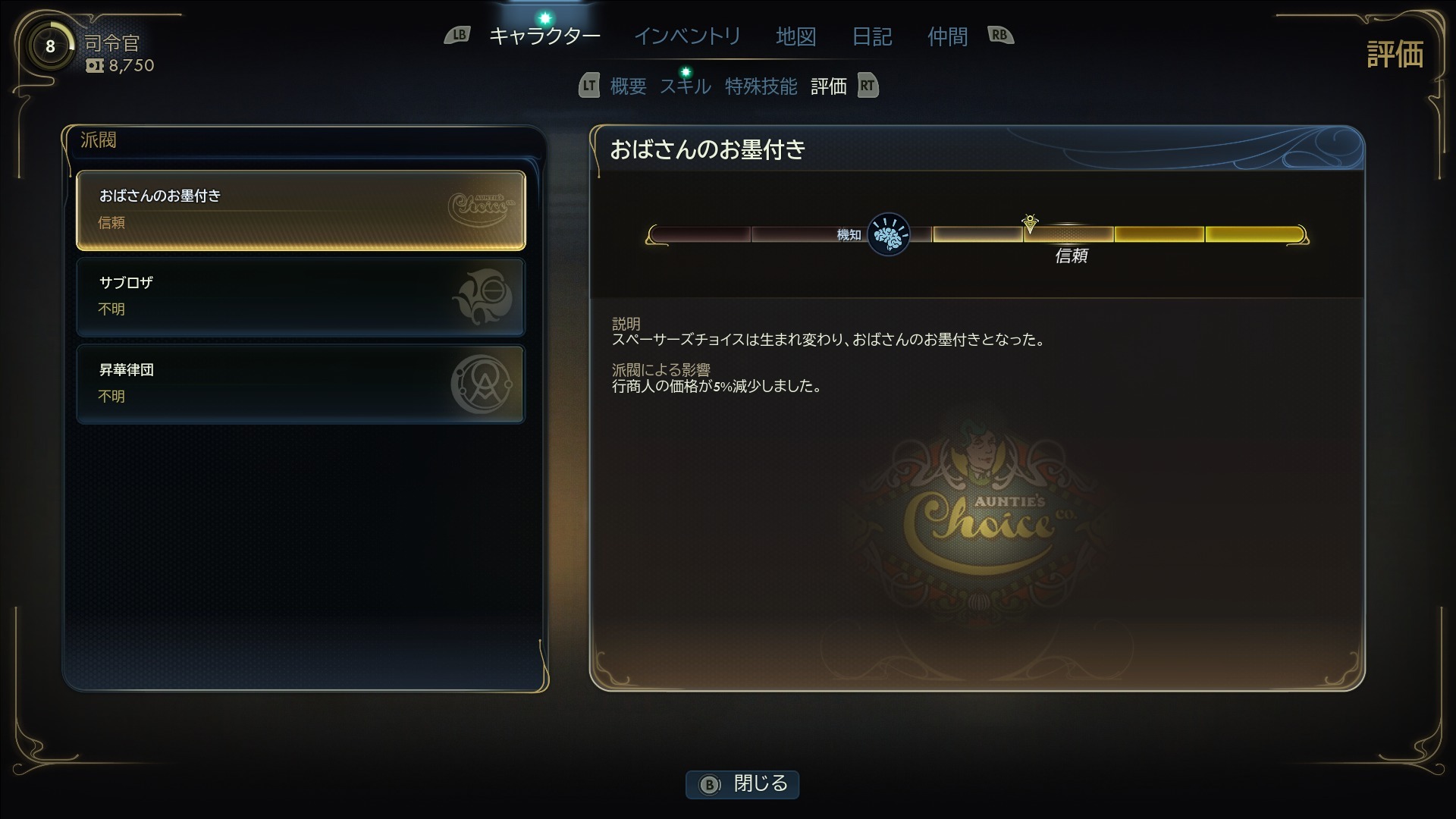Click the B button icon inside 閉じる
1456x819 pixels.
click(x=711, y=785)
